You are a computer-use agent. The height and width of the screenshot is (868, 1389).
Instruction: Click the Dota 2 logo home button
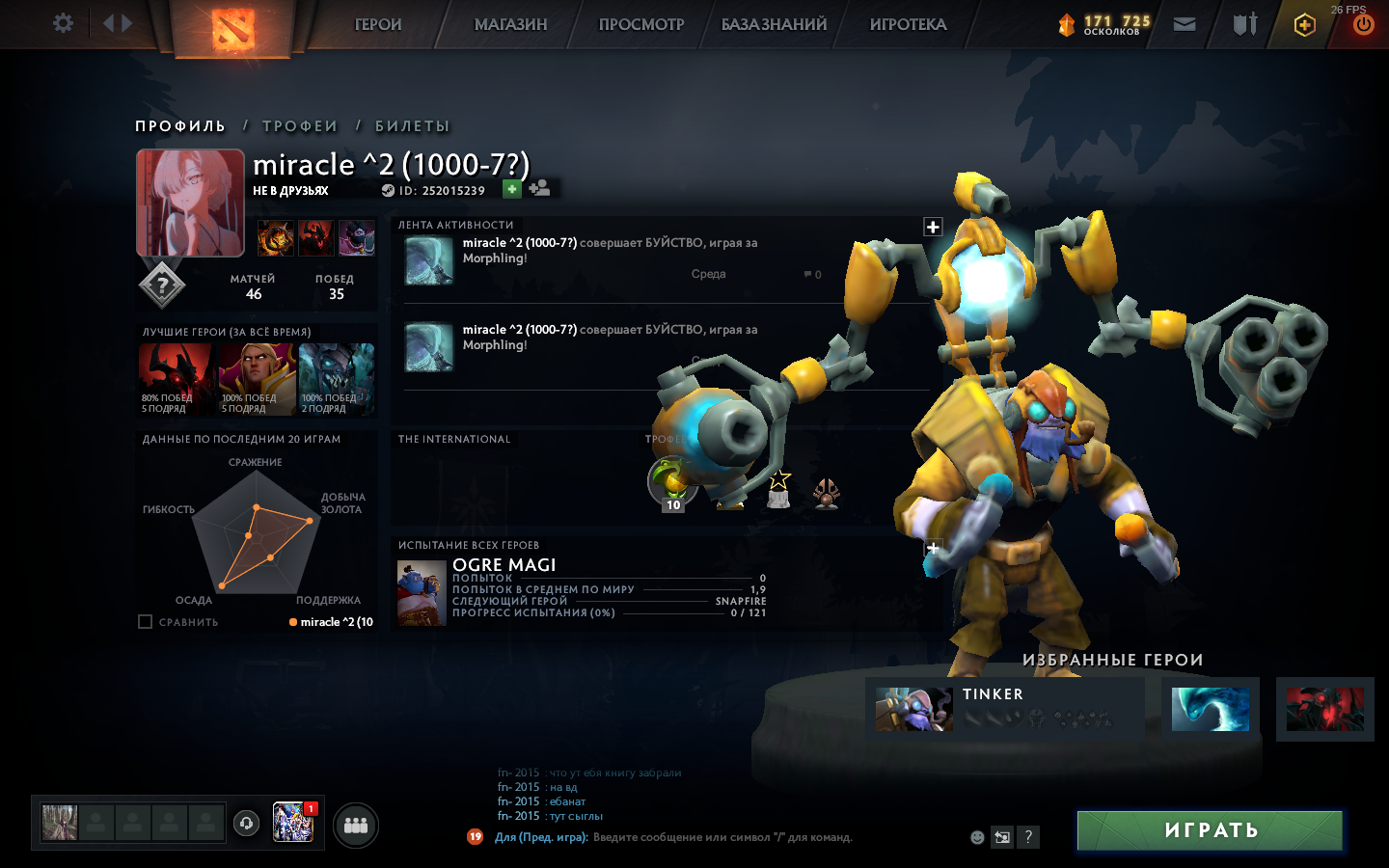(x=231, y=27)
